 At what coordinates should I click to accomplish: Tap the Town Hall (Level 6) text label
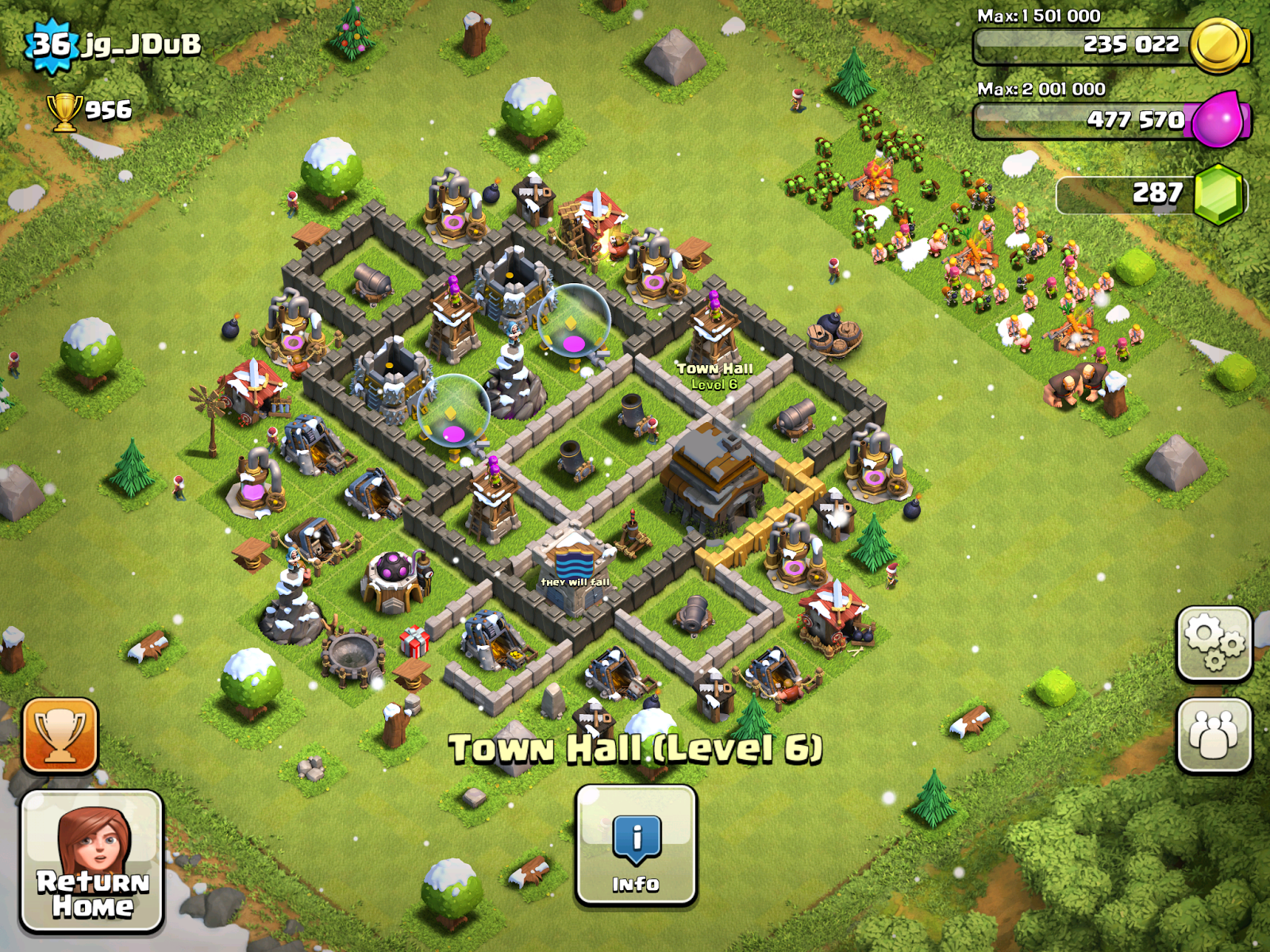tap(635, 746)
